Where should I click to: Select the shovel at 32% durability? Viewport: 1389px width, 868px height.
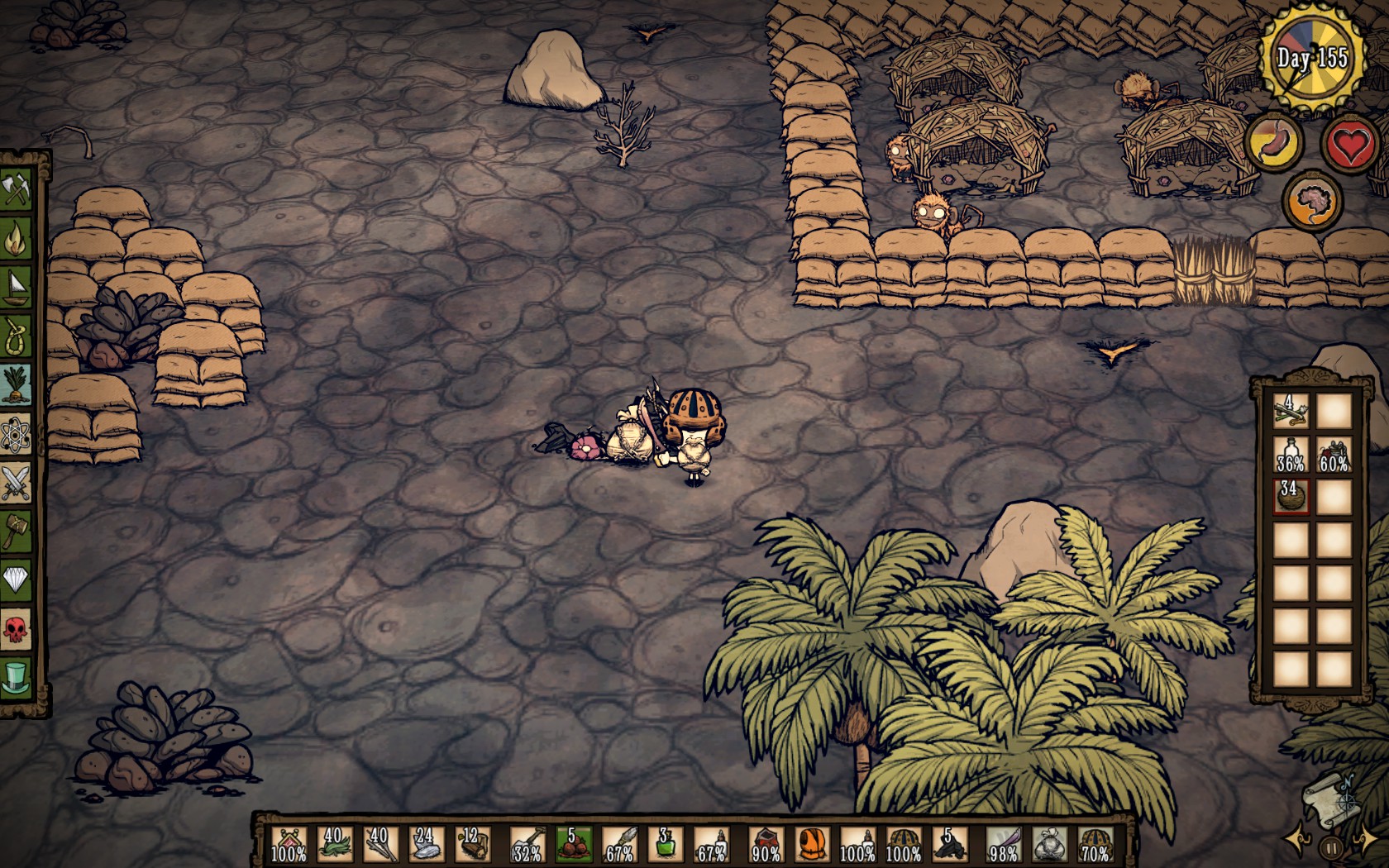pyautogui.click(x=527, y=845)
